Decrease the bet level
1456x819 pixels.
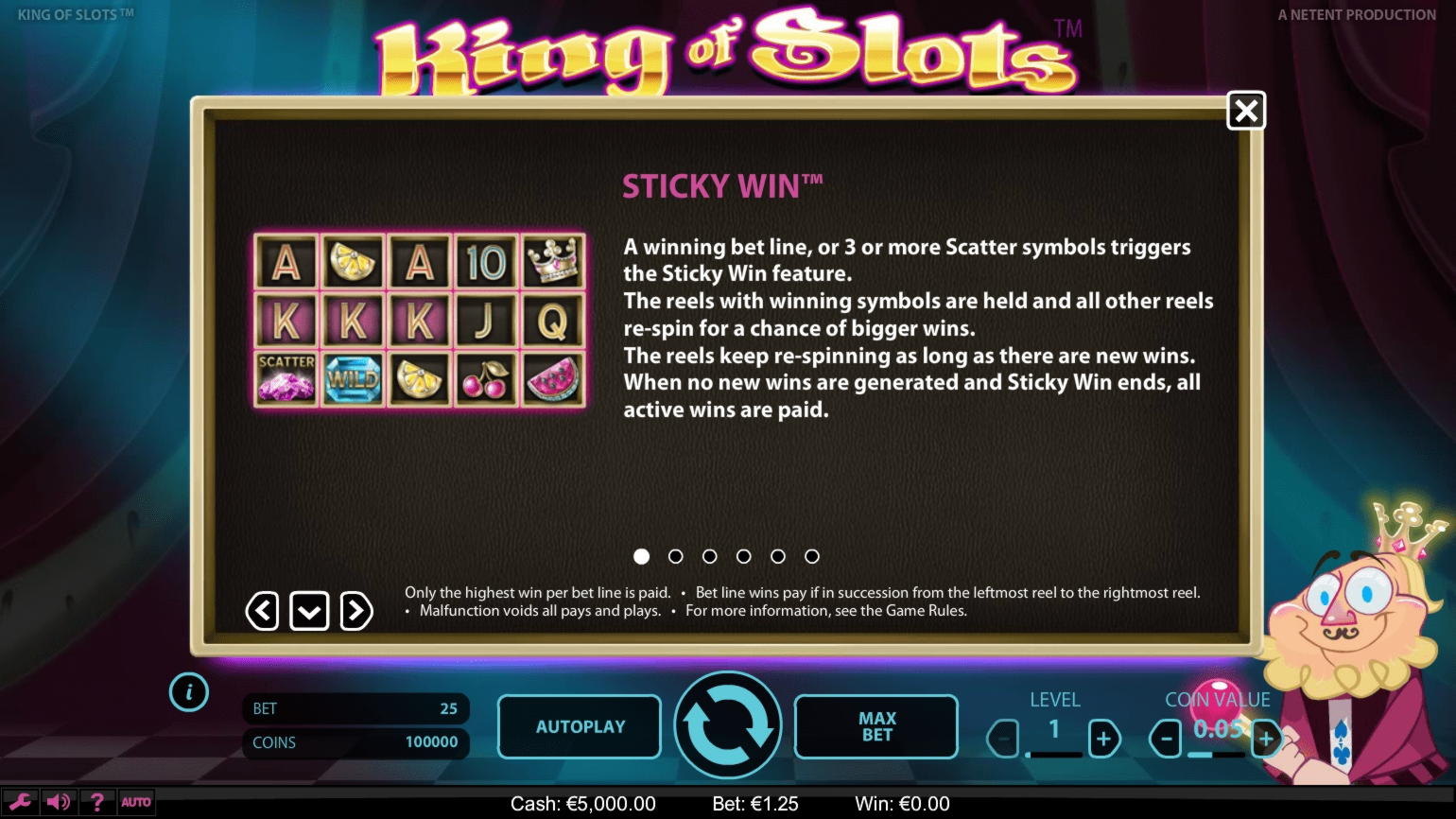1003,739
